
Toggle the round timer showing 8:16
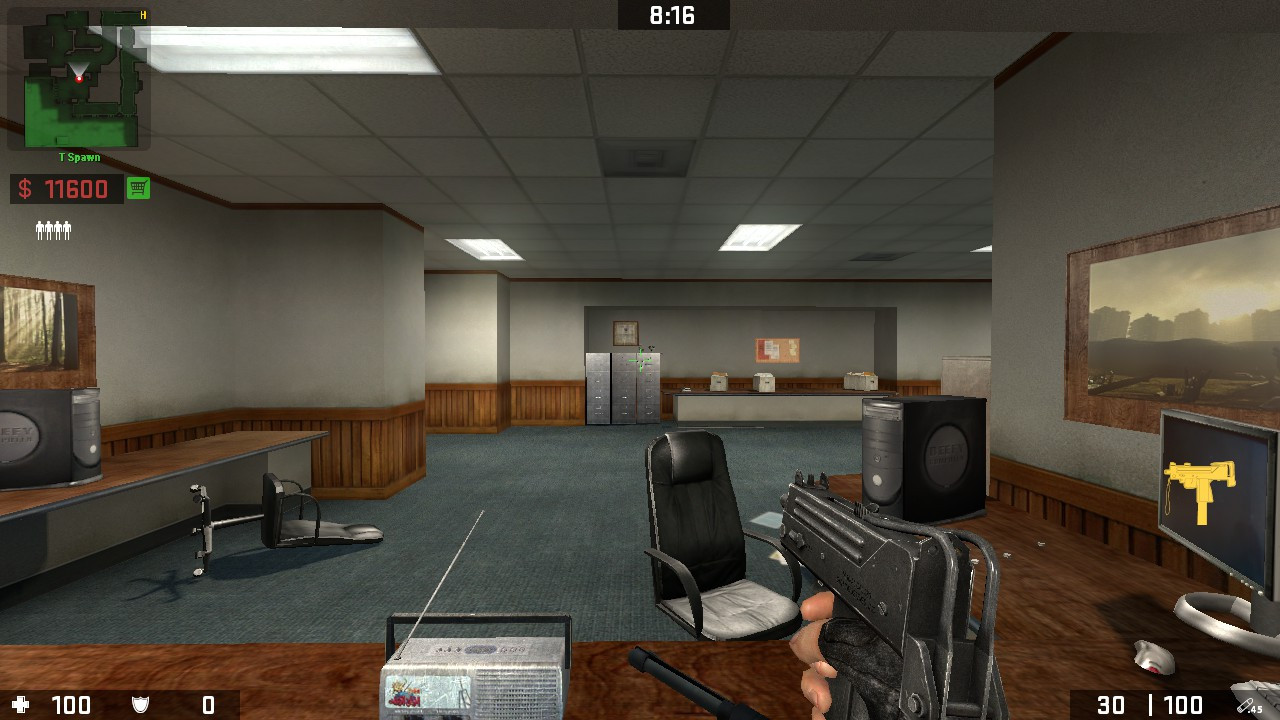tap(672, 14)
